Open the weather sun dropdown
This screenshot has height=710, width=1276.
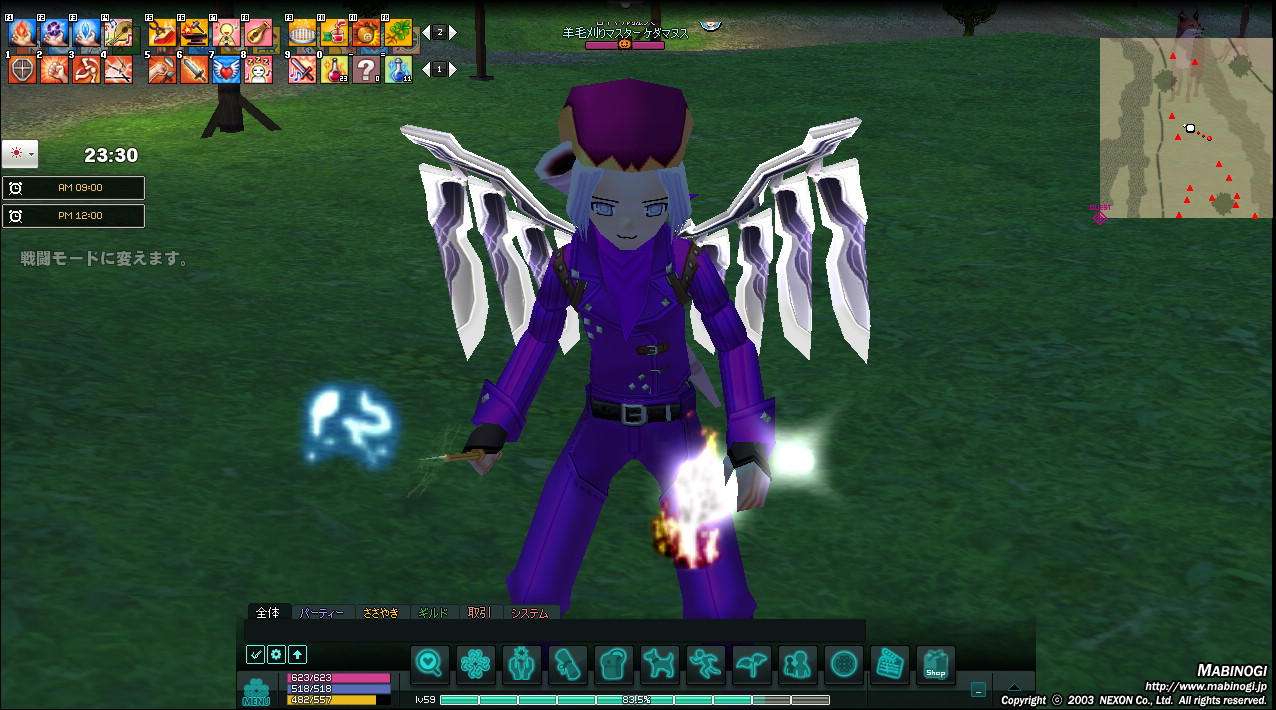tap(20, 154)
